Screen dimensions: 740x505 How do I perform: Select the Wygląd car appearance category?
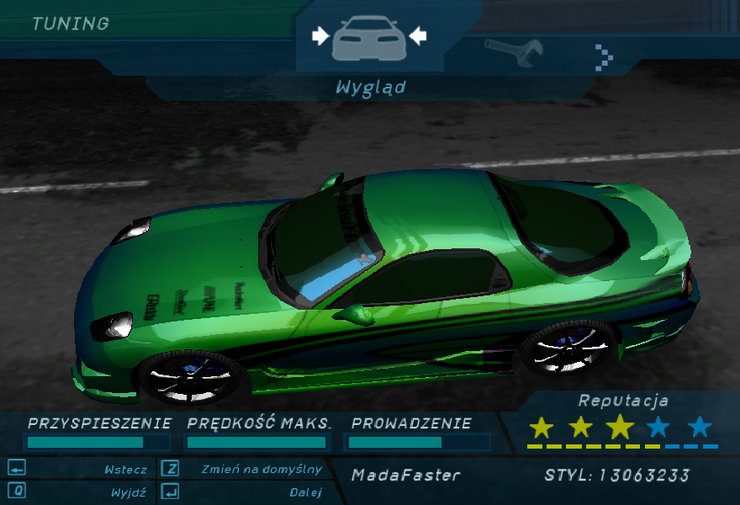(x=369, y=39)
